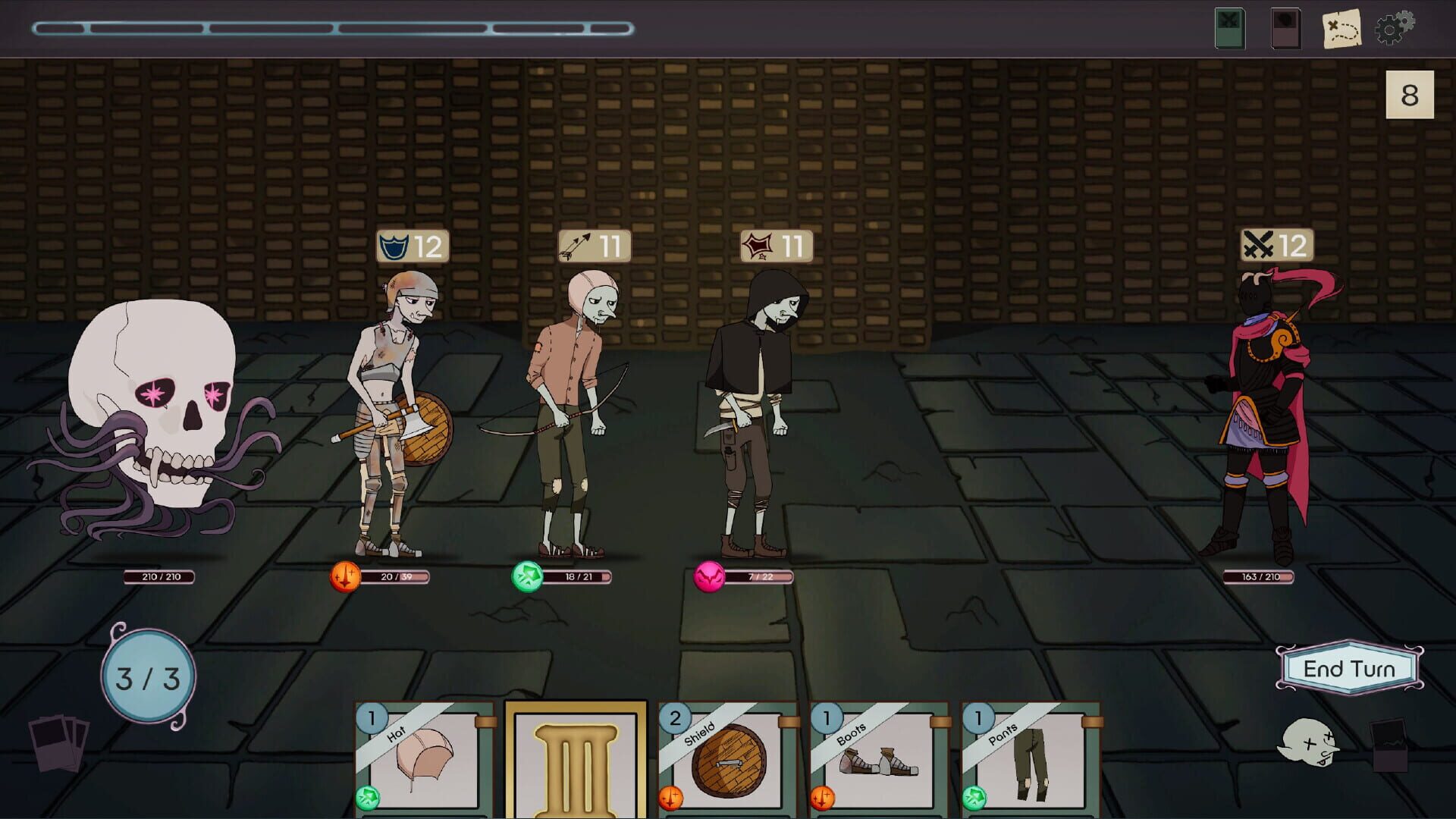This screenshot has height=819, width=1456.
Task: Click the shield 12 status icon
Action: (409, 244)
